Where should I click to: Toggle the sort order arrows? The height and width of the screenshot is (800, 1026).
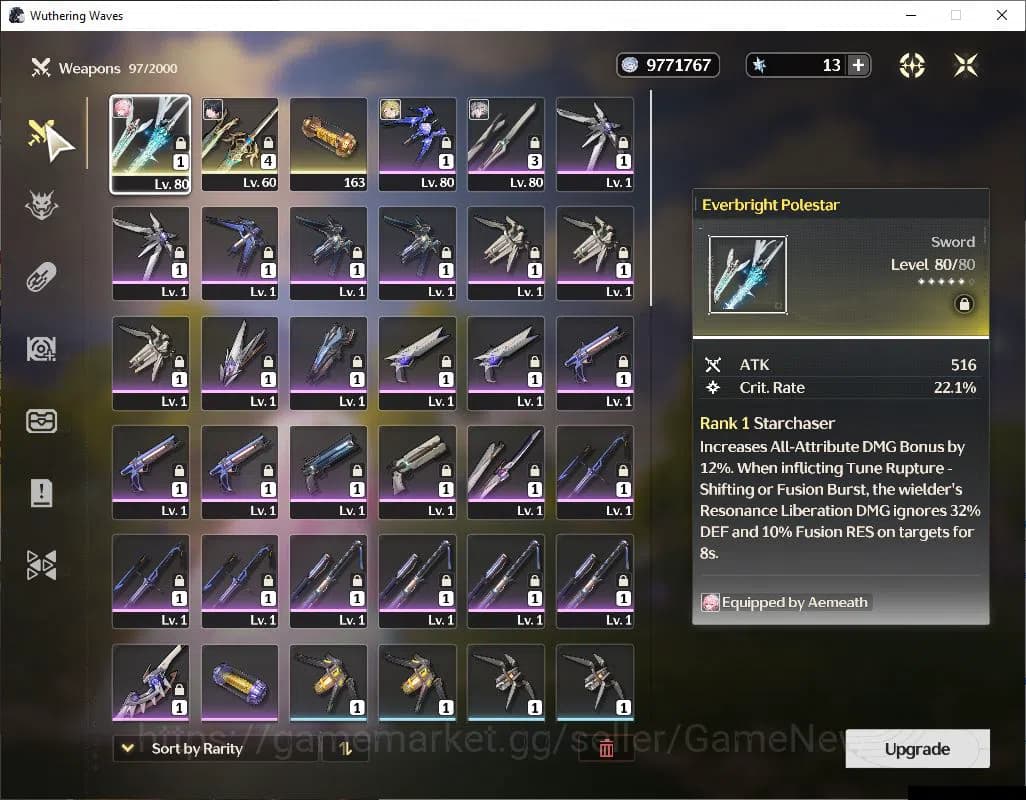[345, 749]
